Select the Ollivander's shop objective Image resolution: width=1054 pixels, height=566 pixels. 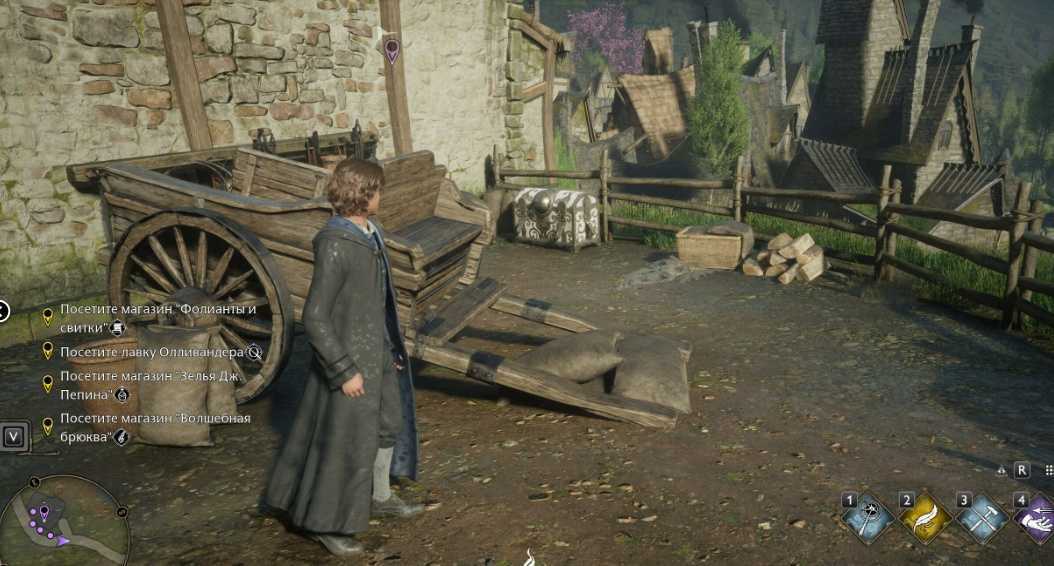click(152, 351)
